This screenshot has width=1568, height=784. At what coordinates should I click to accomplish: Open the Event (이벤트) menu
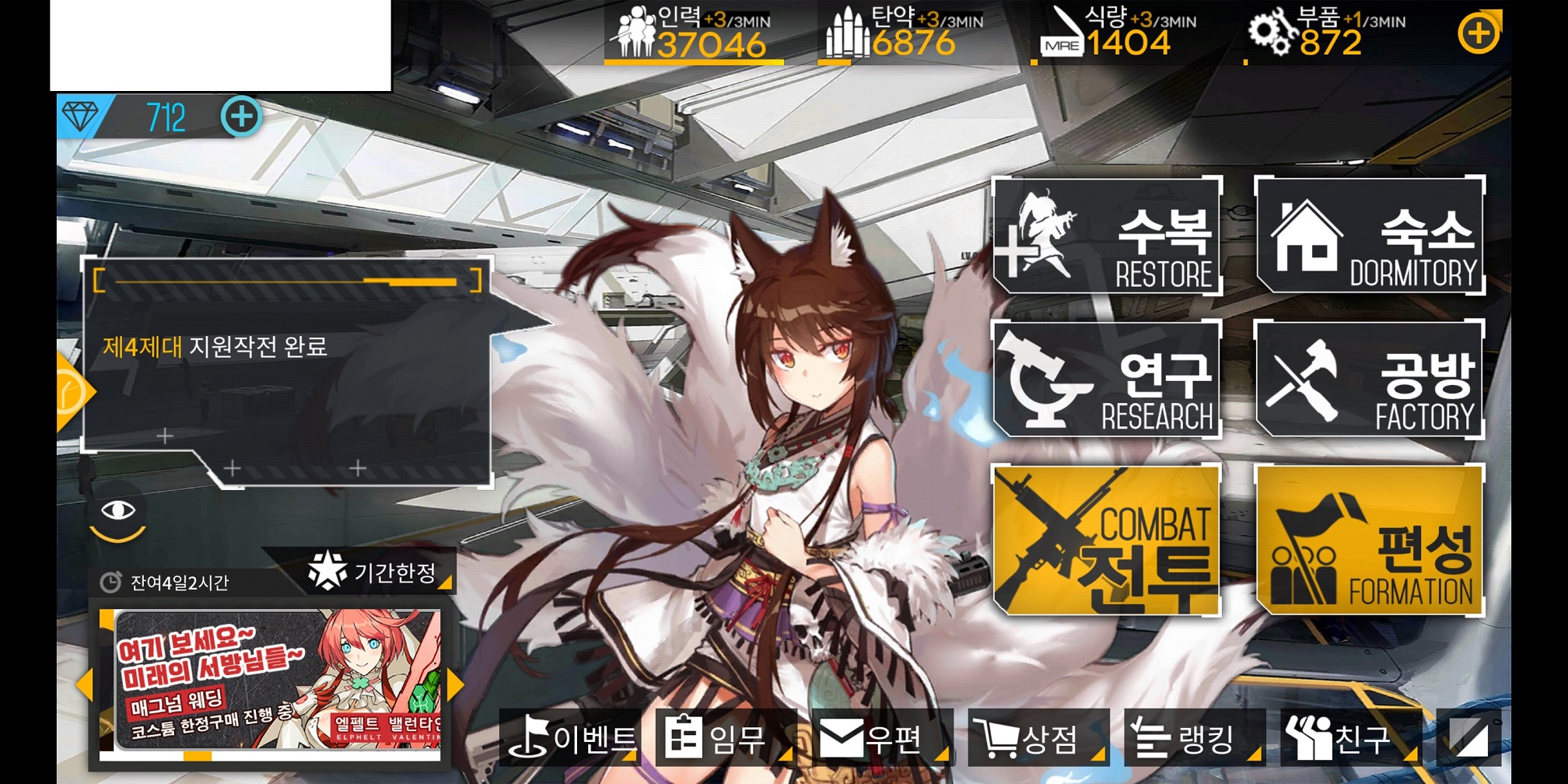(x=572, y=737)
